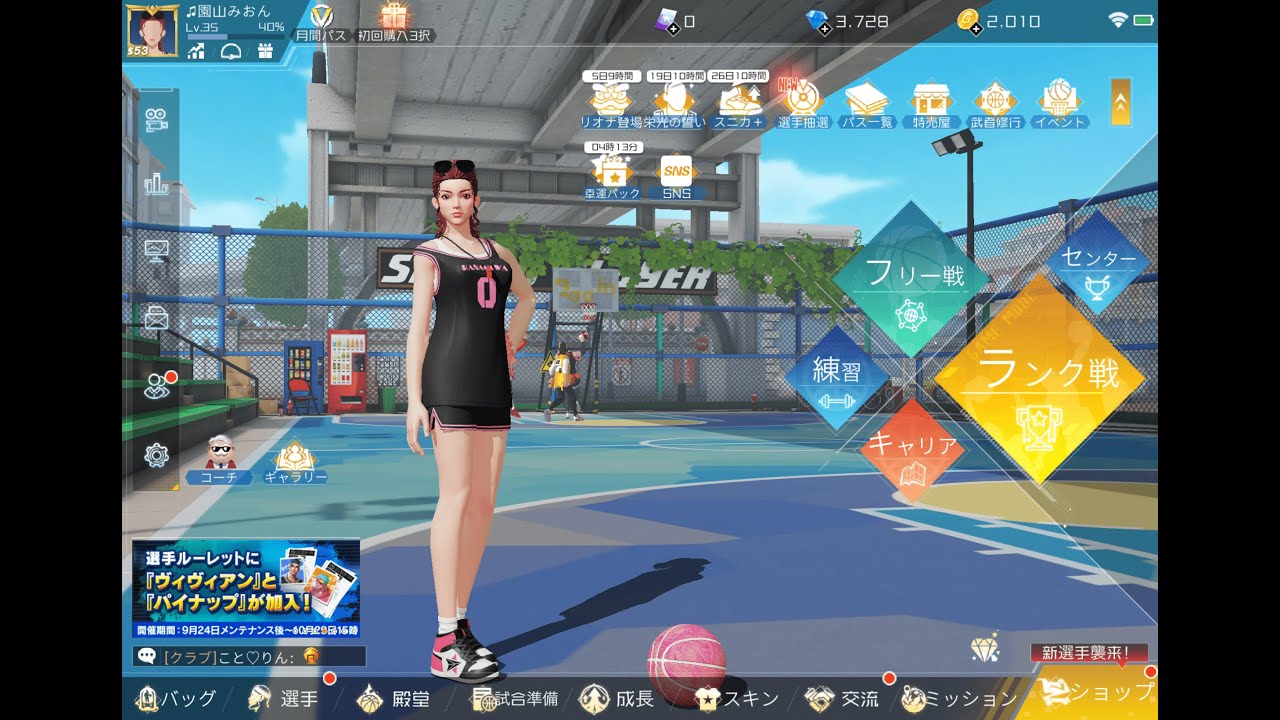The height and width of the screenshot is (720, 1280).
Task: Open the ミッション missions menu
Action: click(x=958, y=698)
